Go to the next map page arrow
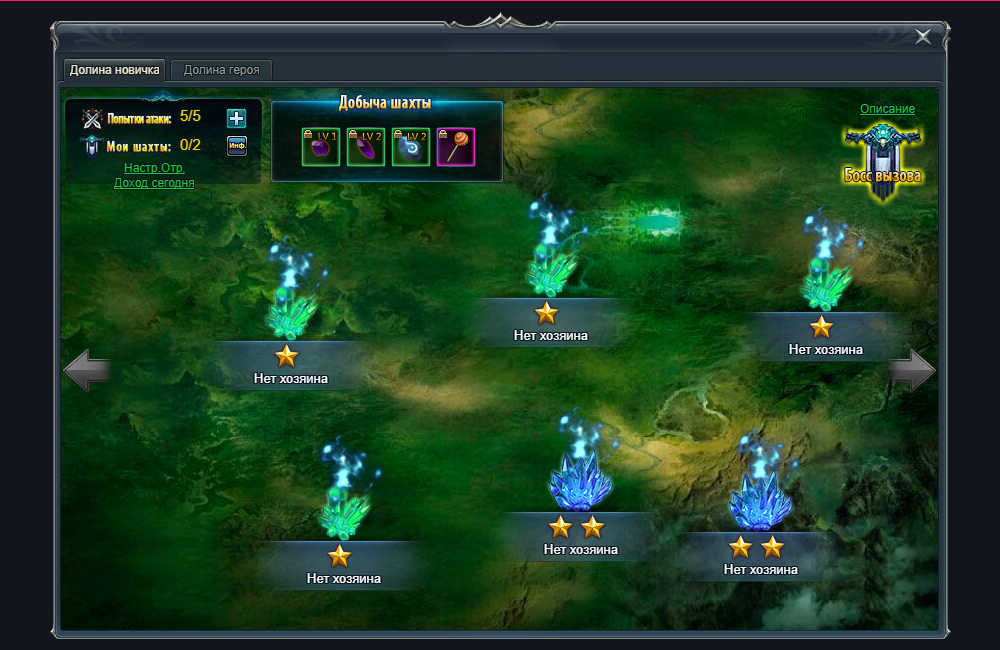Image resolution: width=1000 pixels, height=650 pixels. pos(912,370)
